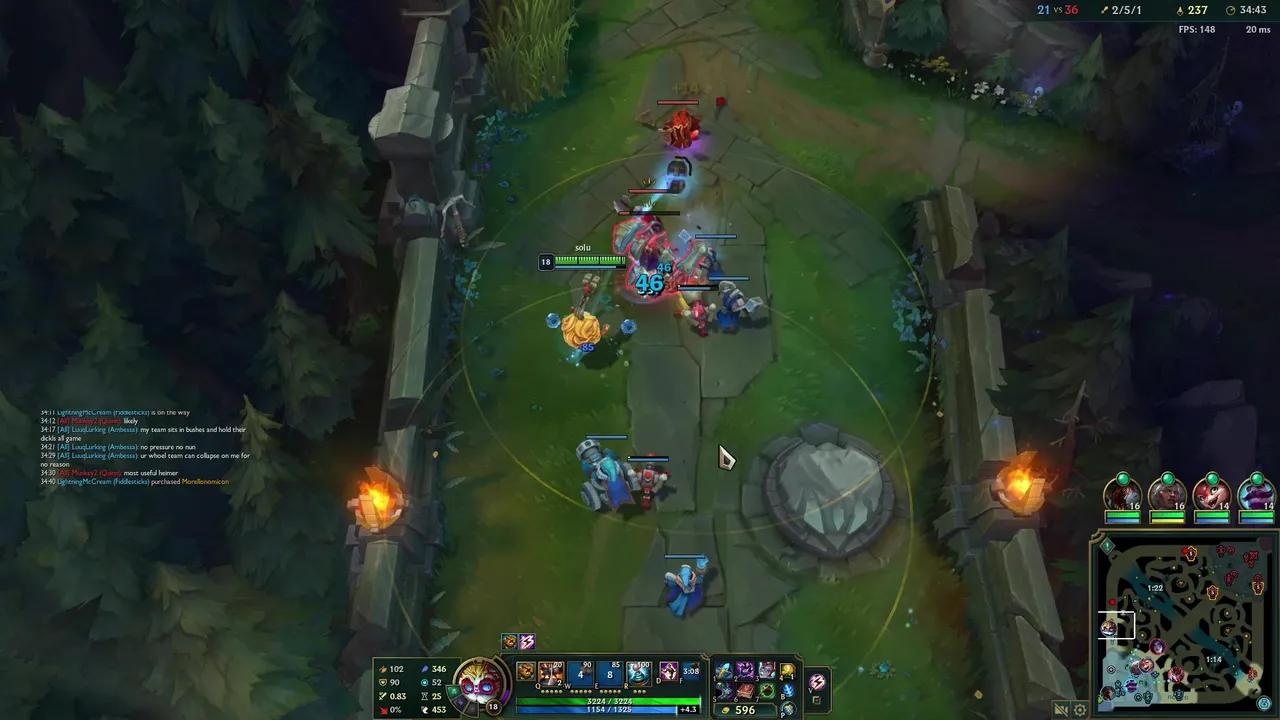Click the yellow item in slot 4
The height and width of the screenshot is (720, 1280).
tap(787, 671)
